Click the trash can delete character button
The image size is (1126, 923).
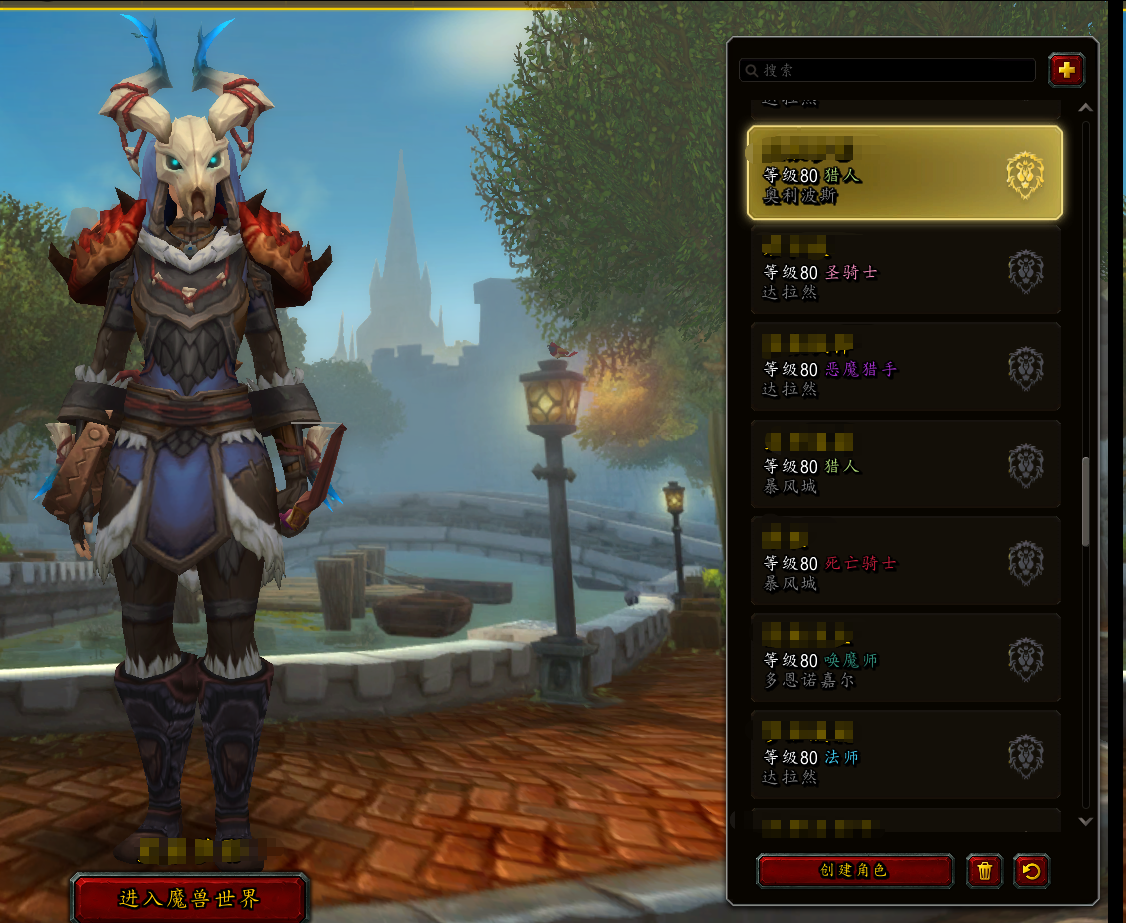tap(984, 871)
